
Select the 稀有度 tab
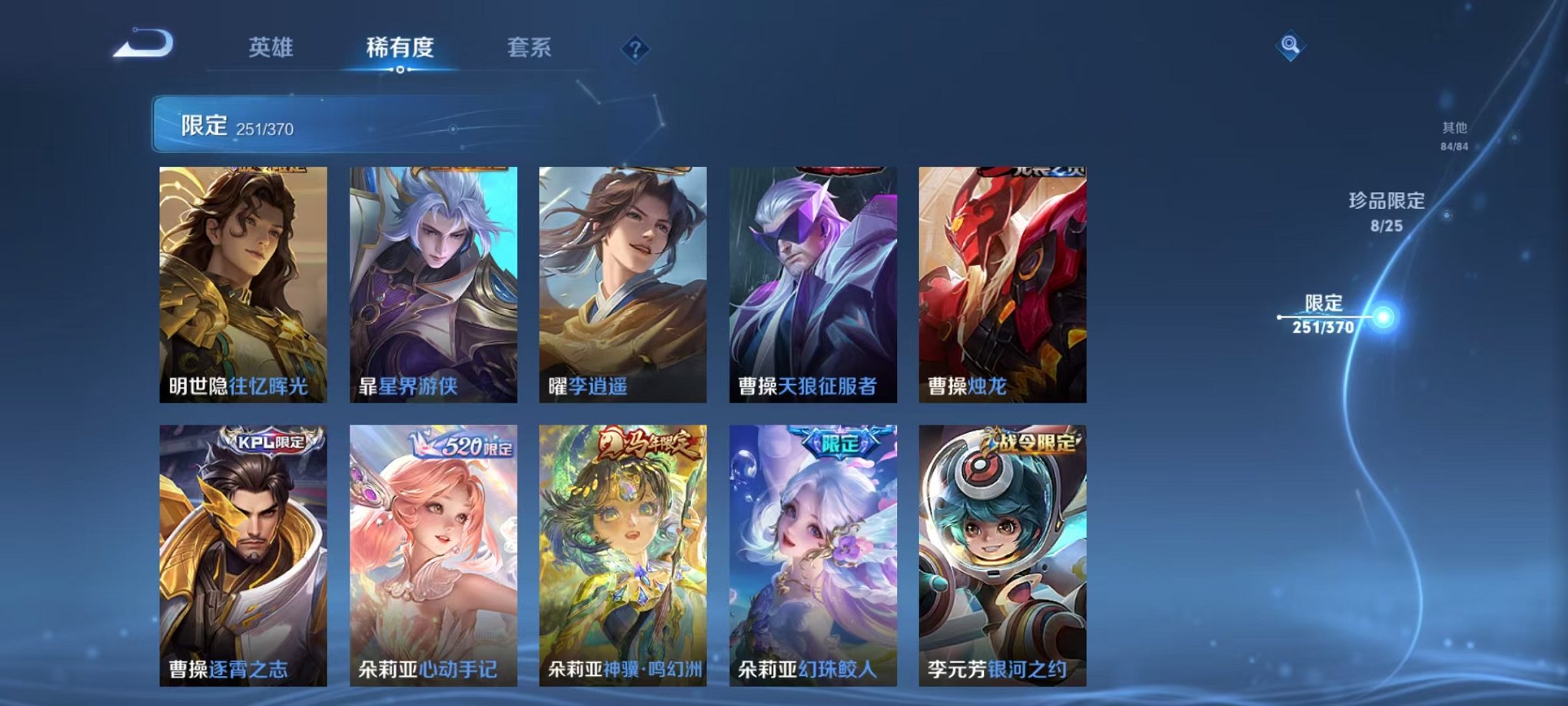click(x=399, y=46)
